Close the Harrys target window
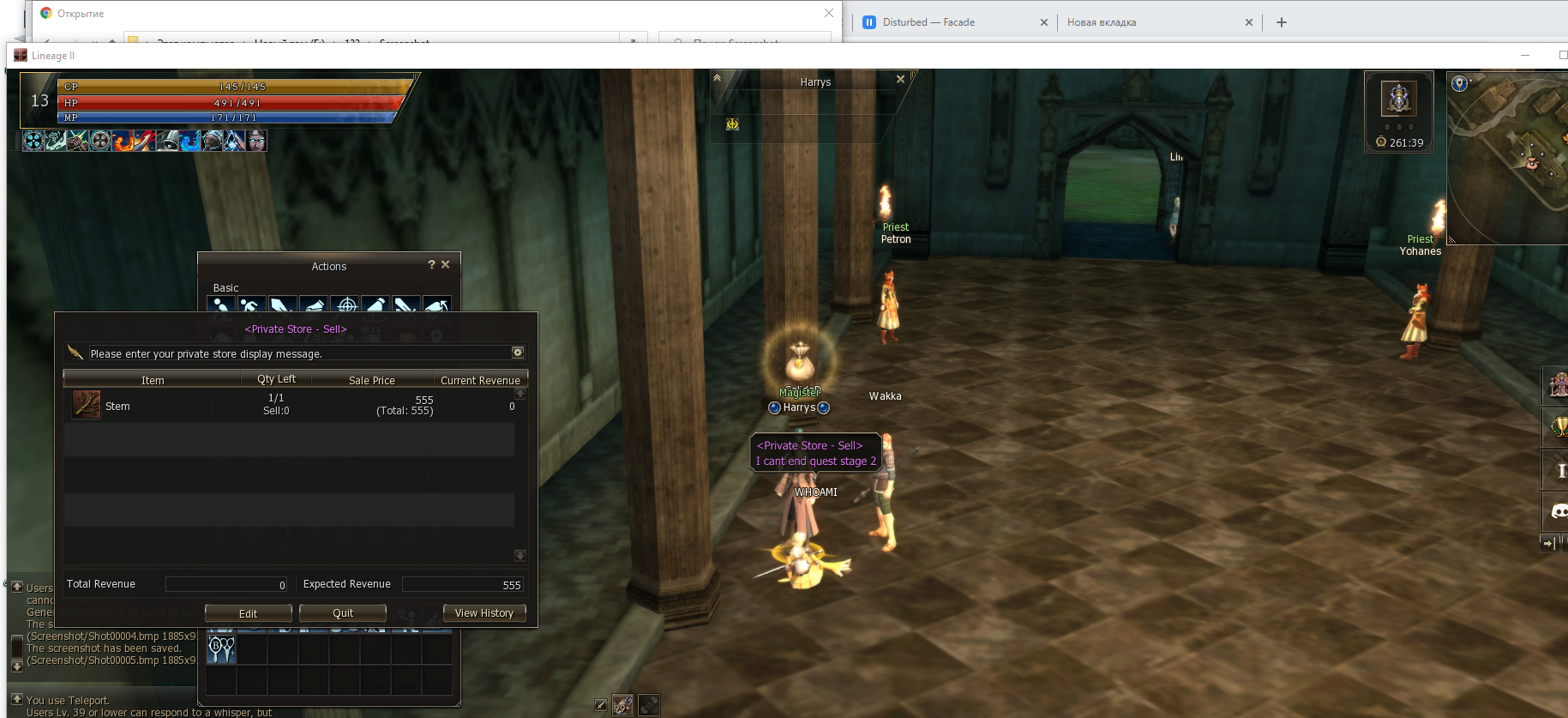 pos(900,80)
